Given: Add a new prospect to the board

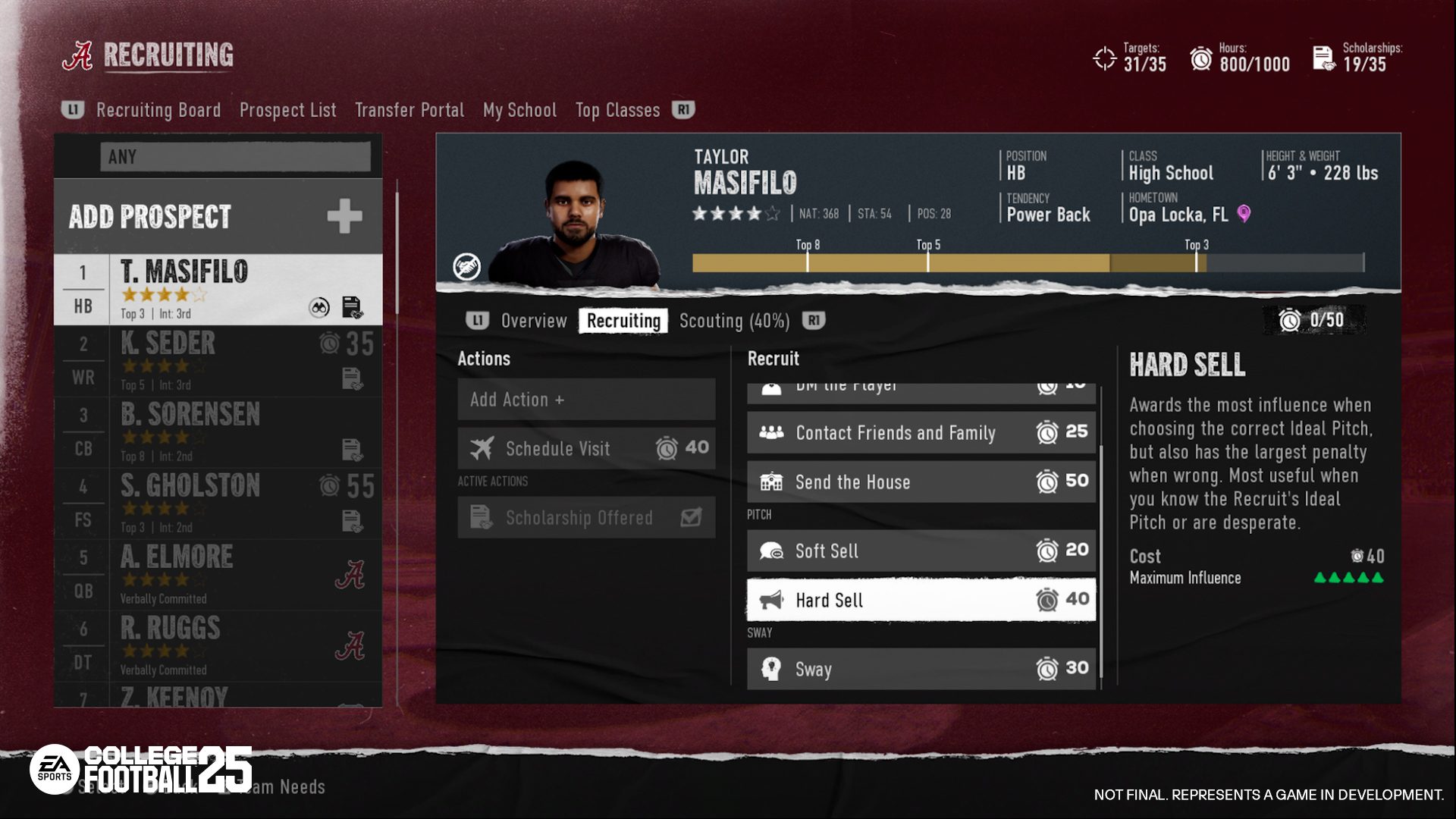Looking at the screenshot, I should (x=218, y=217).
